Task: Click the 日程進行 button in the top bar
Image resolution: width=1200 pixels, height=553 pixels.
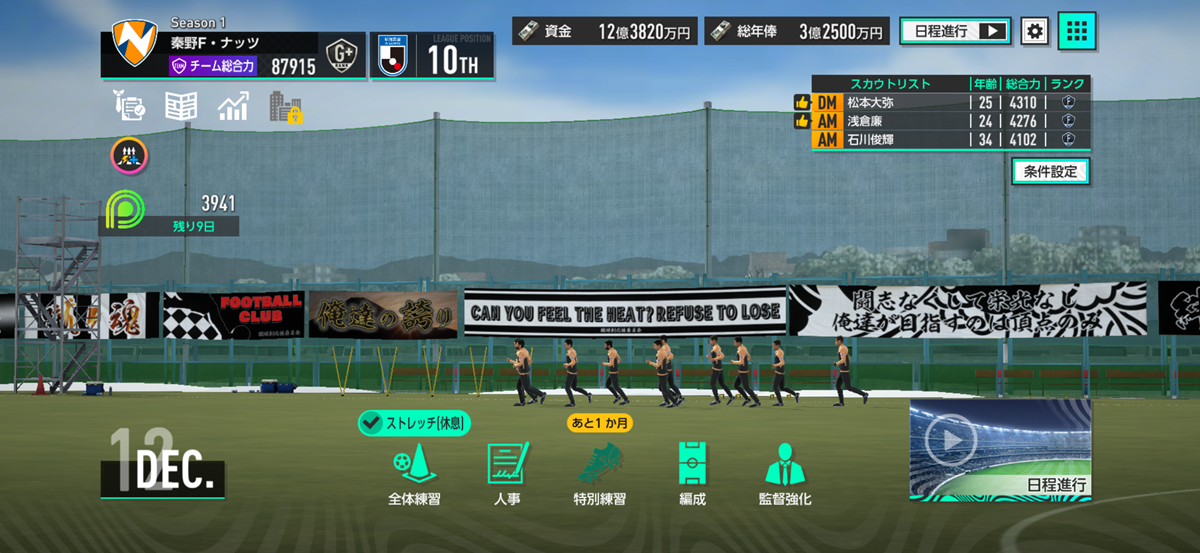Action: (x=955, y=31)
